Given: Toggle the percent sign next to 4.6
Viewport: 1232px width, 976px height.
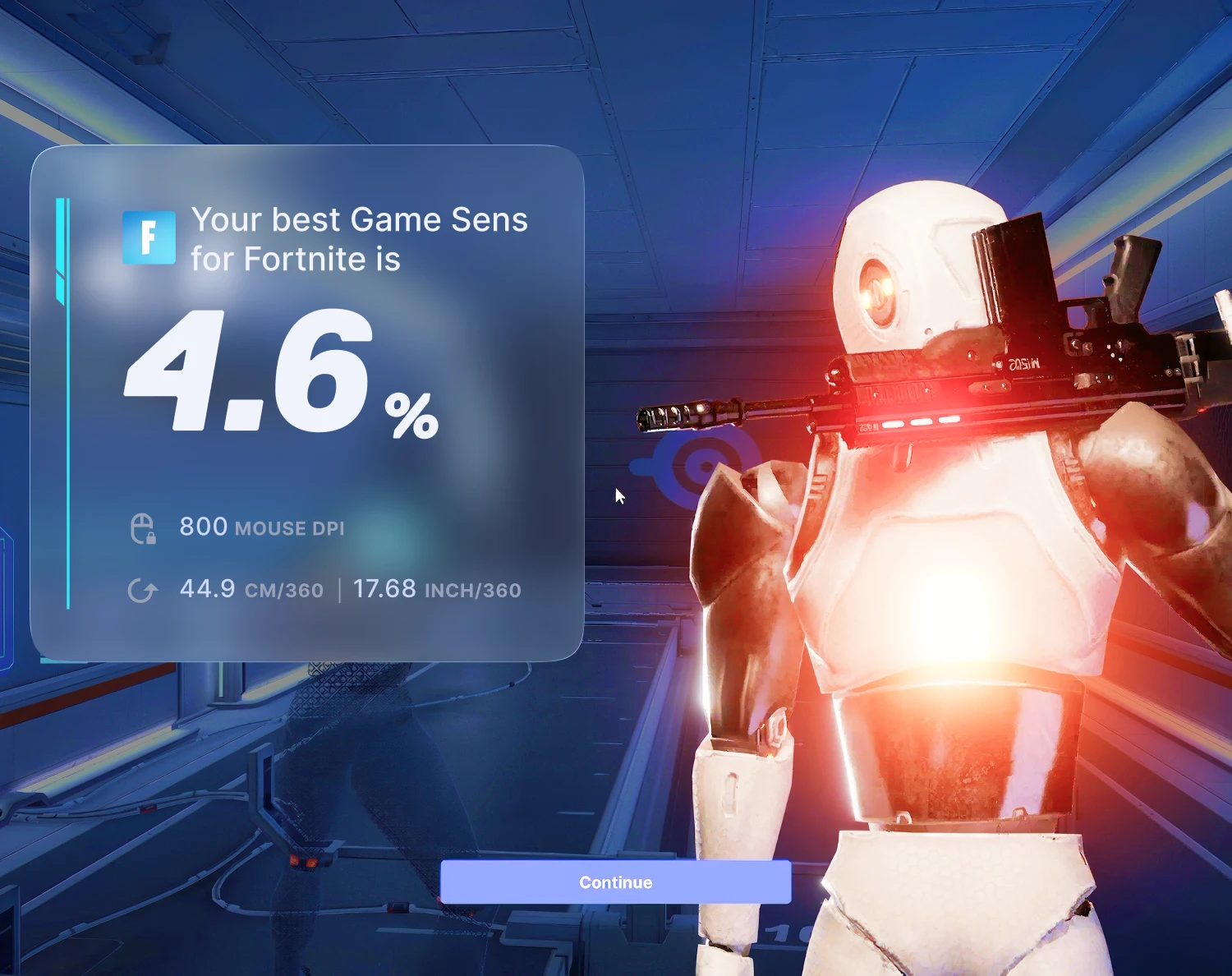Looking at the screenshot, I should point(411,415).
